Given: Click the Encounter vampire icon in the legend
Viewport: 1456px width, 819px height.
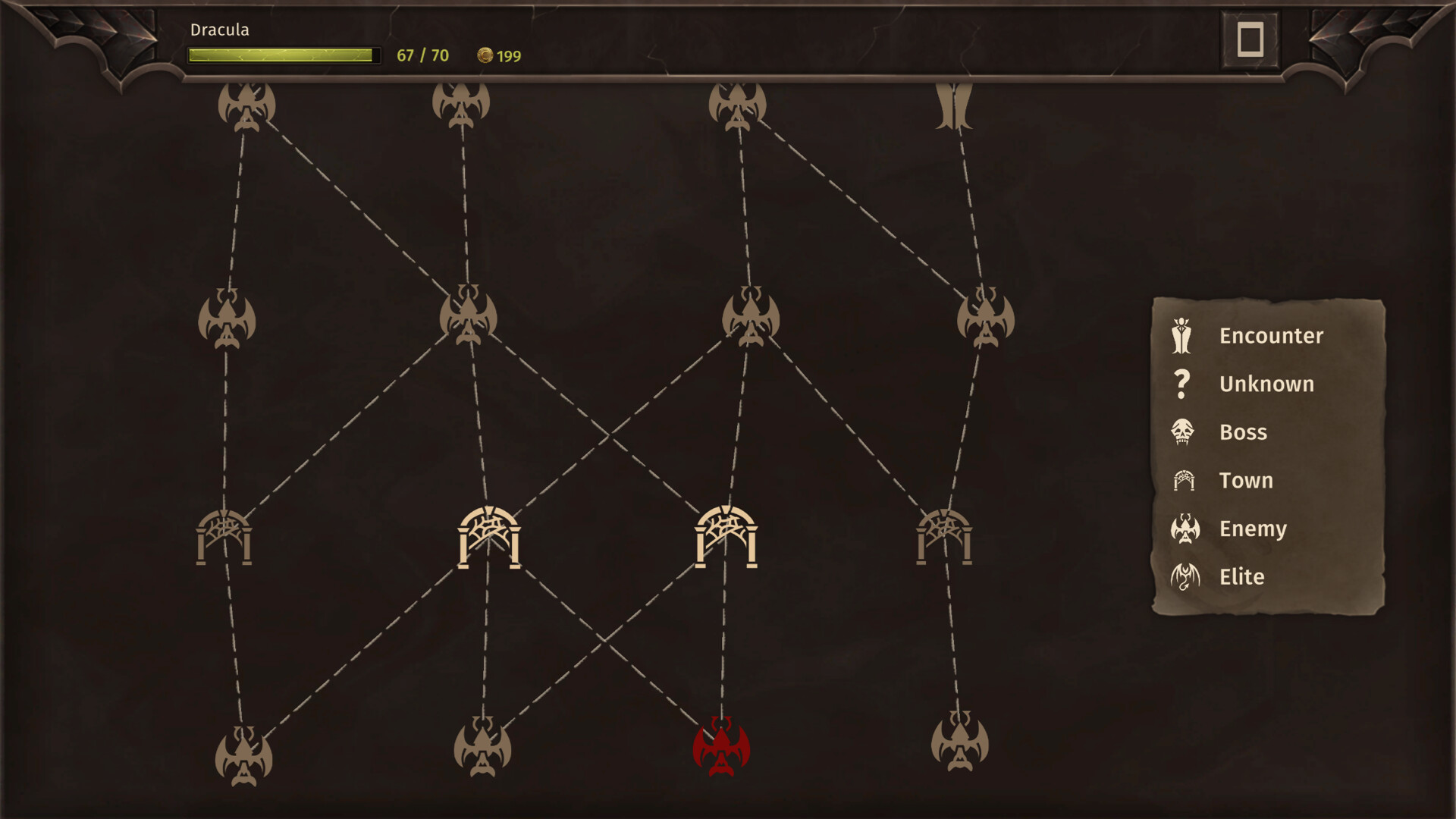Looking at the screenshot, I should point(1181,336).
